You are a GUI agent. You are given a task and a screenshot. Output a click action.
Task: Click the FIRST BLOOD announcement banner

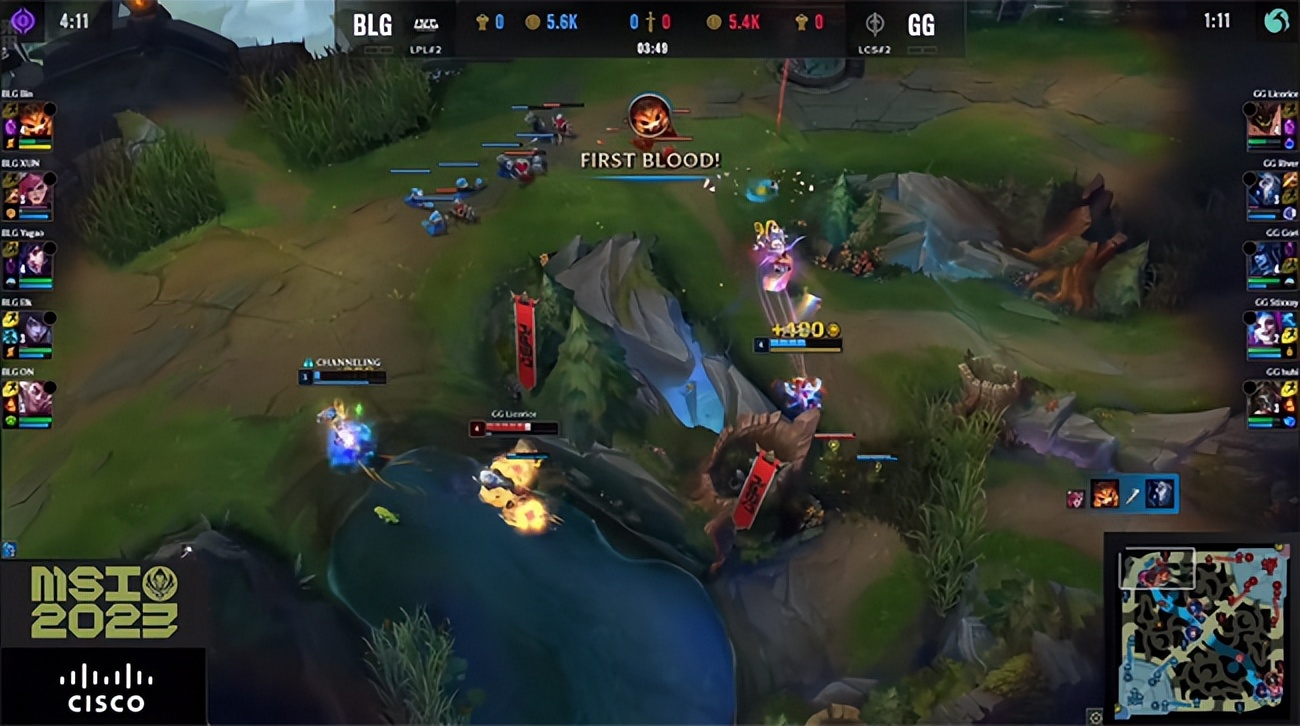tap(650, 158)
